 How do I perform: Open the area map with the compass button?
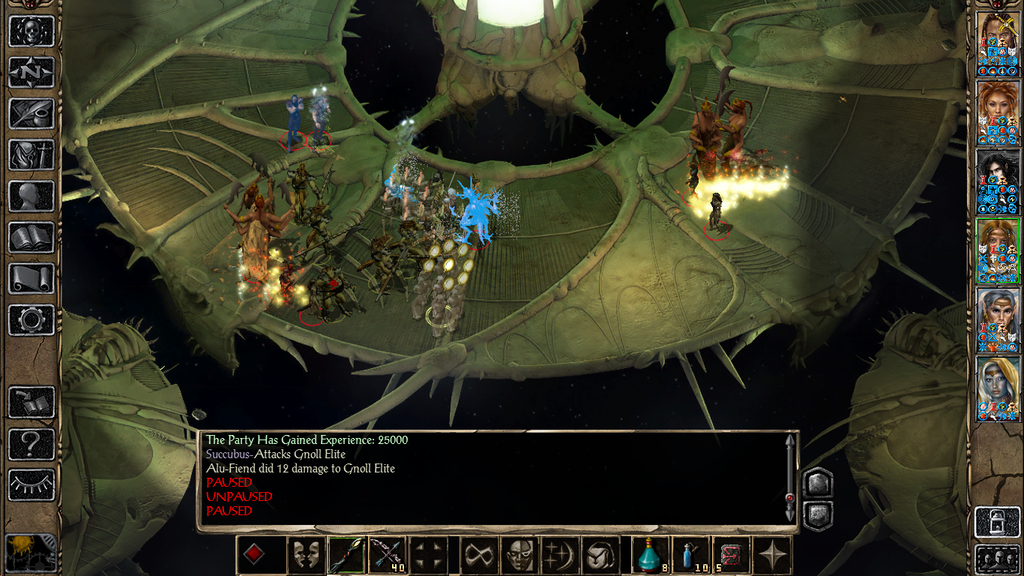pos(31,72)
